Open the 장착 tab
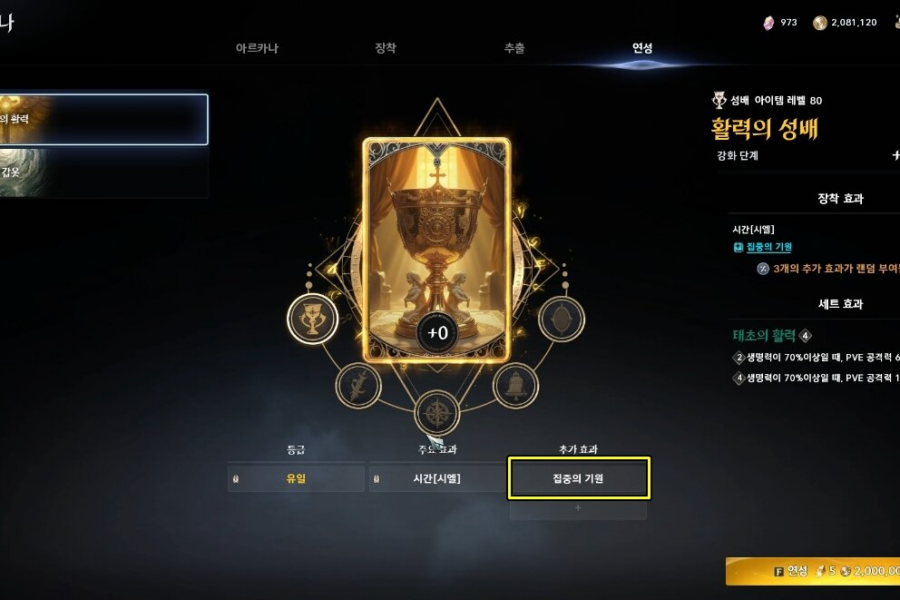This screenshot has height=600, width=900. click(385, 48)
